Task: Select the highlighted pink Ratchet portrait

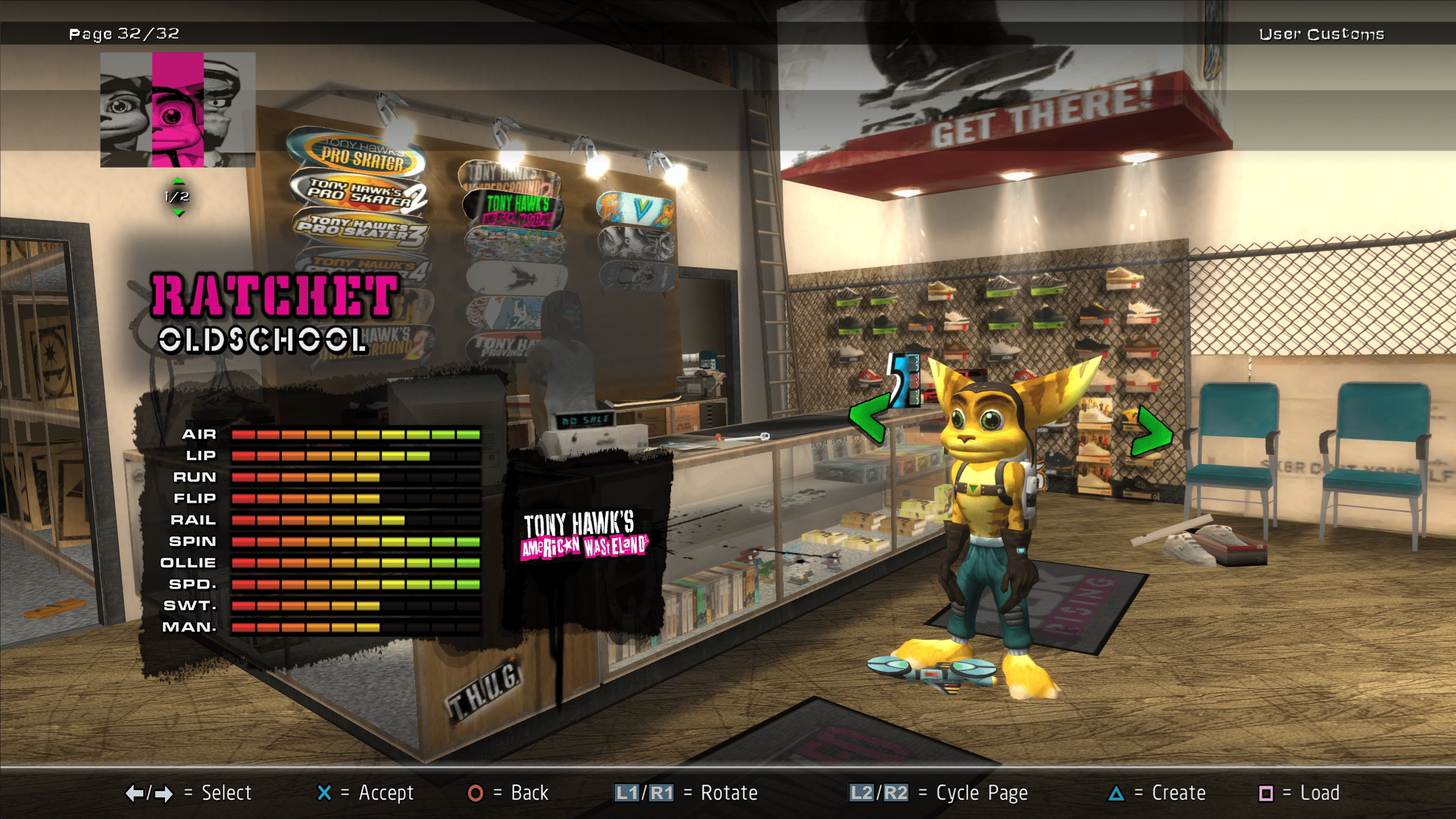Action: (x=177, y=110)
